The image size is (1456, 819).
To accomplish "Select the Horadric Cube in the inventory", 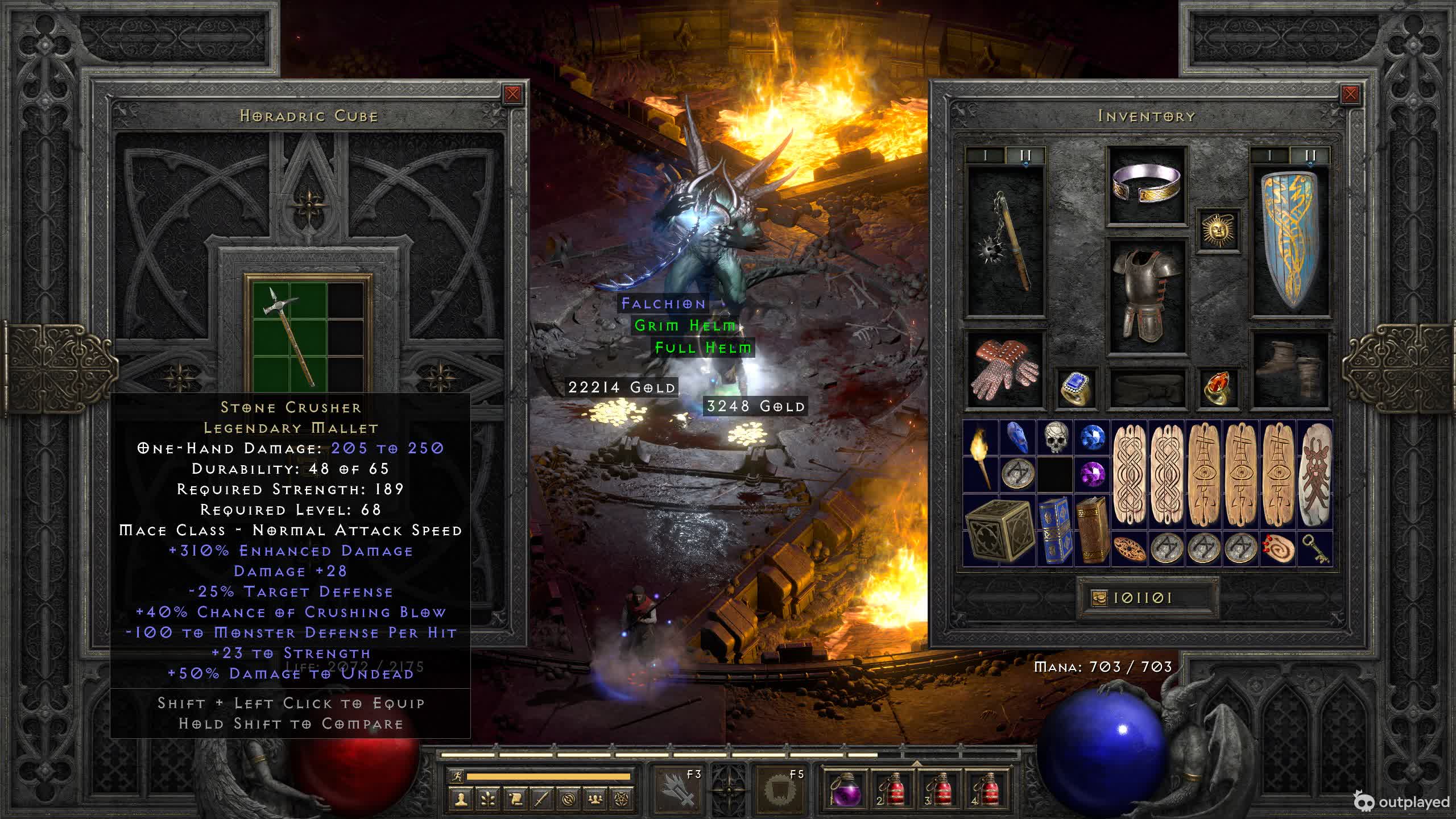I will click(999, 531).
